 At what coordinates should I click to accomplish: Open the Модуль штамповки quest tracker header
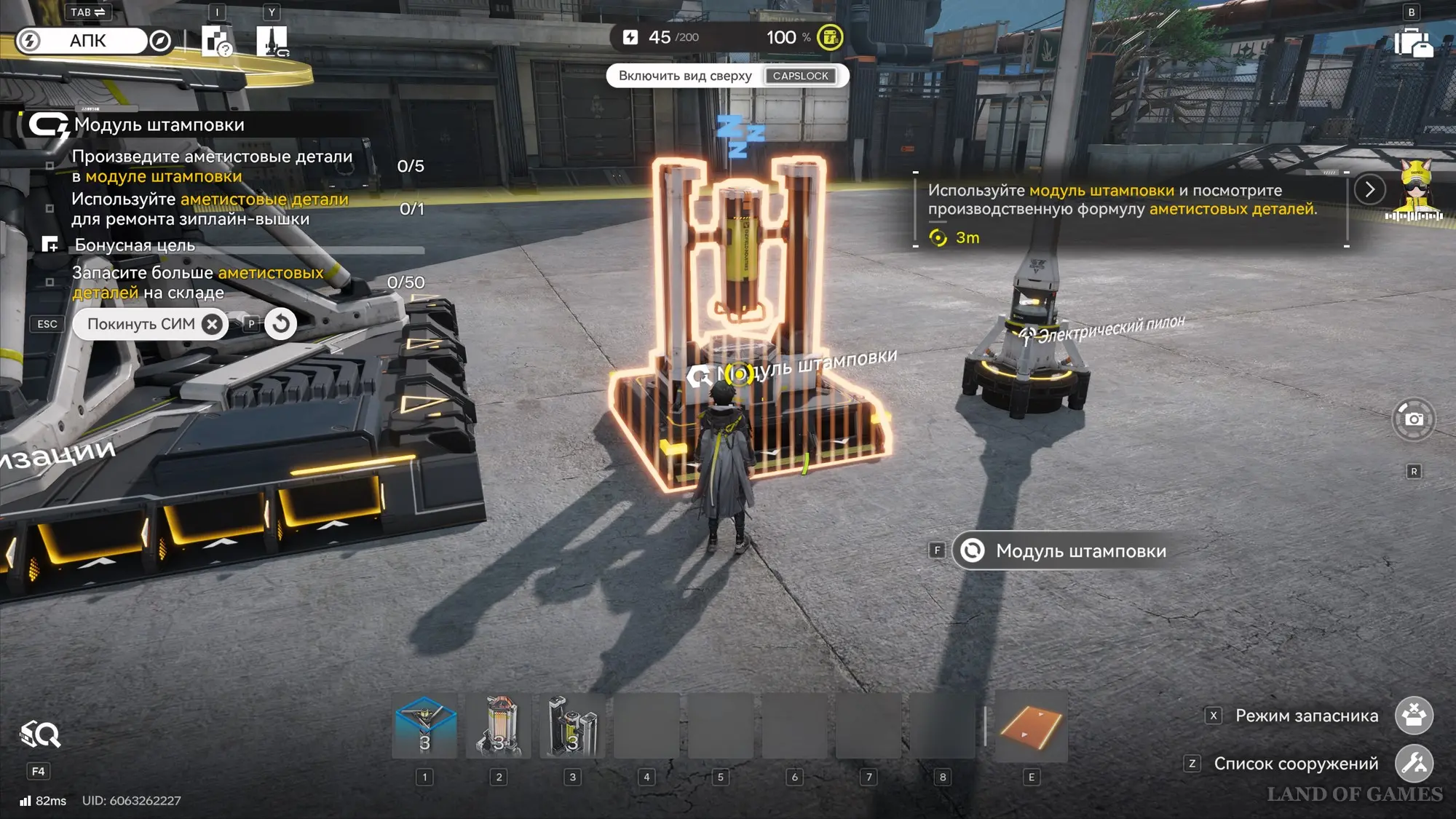(159, 125)
